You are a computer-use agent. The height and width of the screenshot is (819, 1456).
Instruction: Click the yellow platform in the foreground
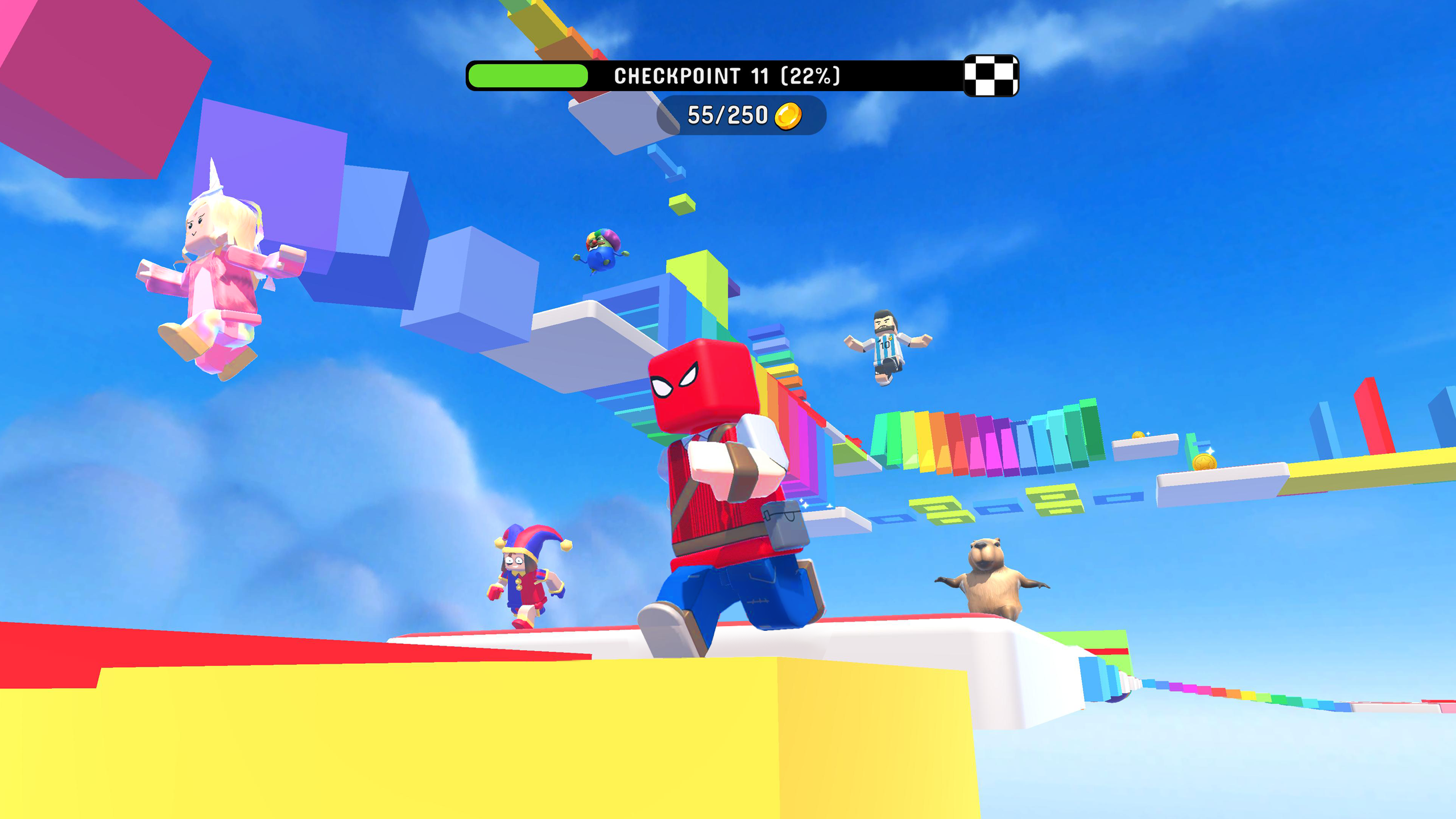point(398,739)
